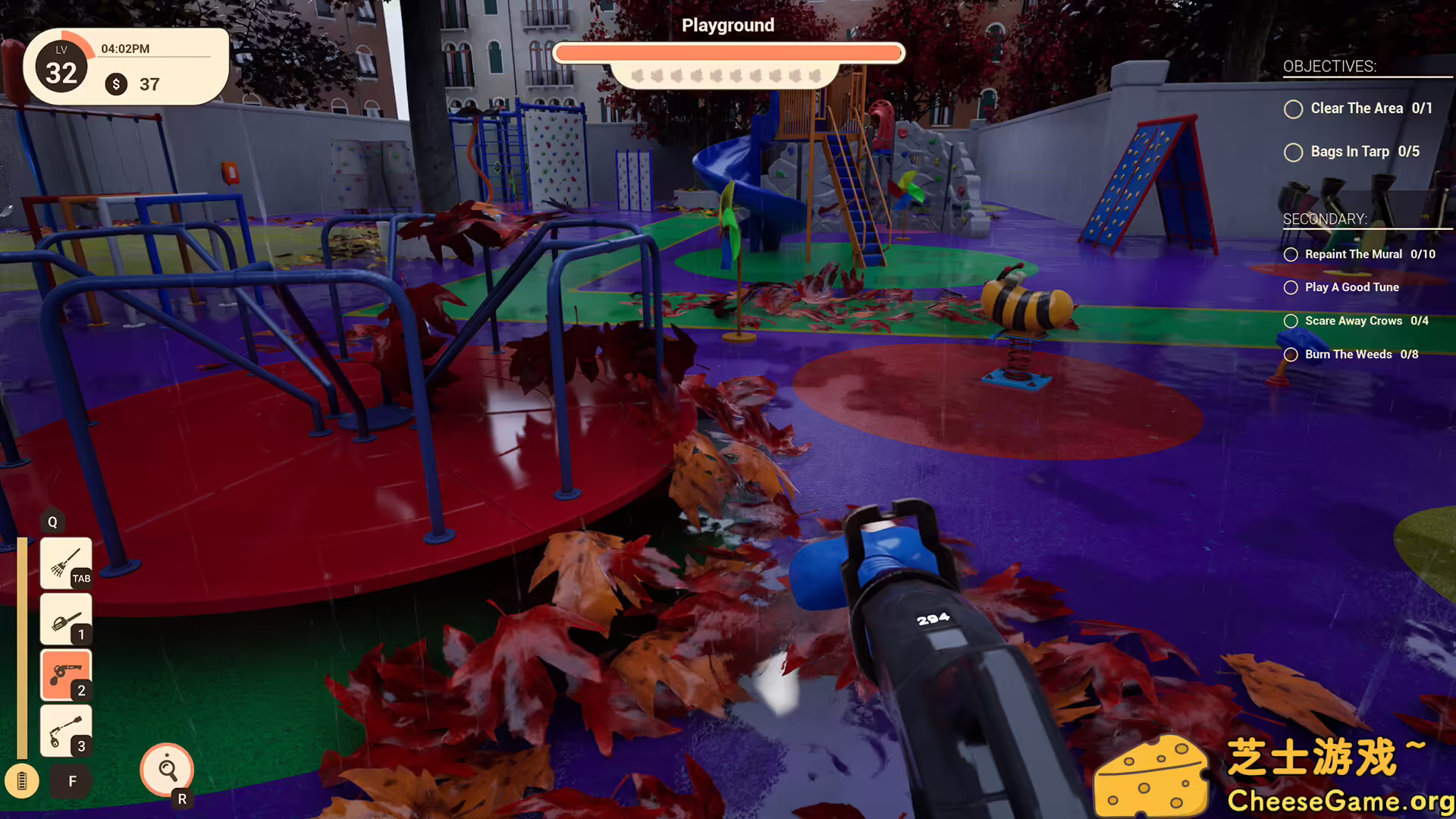Click the dollar currency icon
The width and height of the screenshot is (1456, 819).
click(115, 84)
